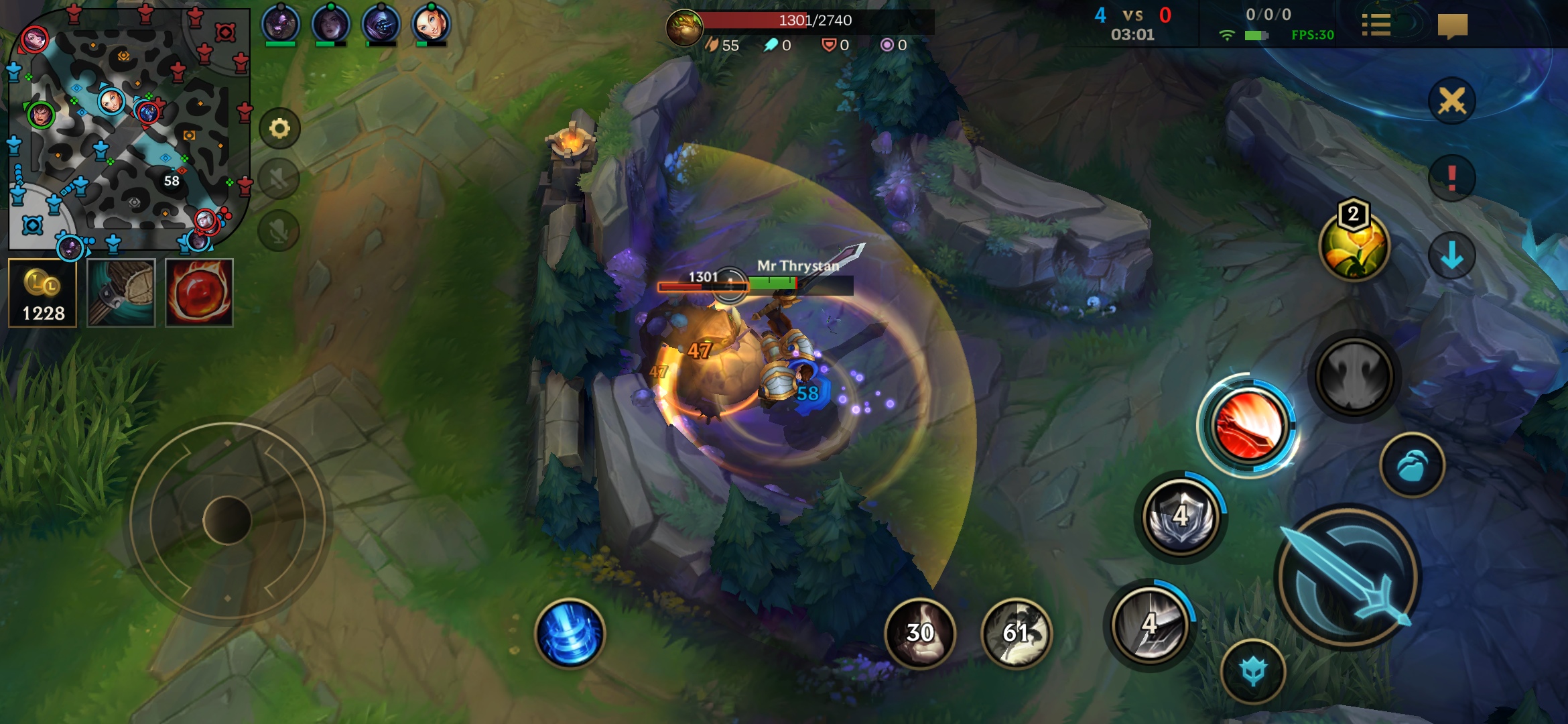Viewport: 1568px width, 724px height.
Task: Activate the basic attack sword button
Action: tap(1348, 578)
